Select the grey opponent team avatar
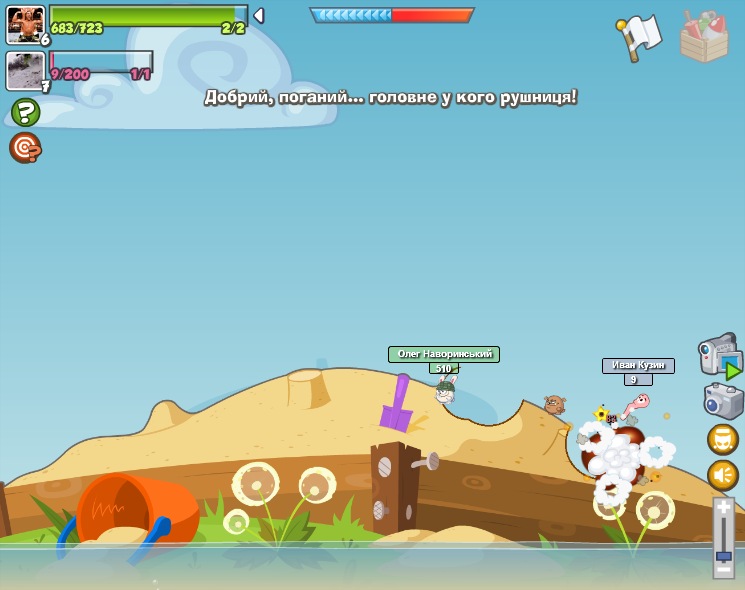 (x=24, y=70)
